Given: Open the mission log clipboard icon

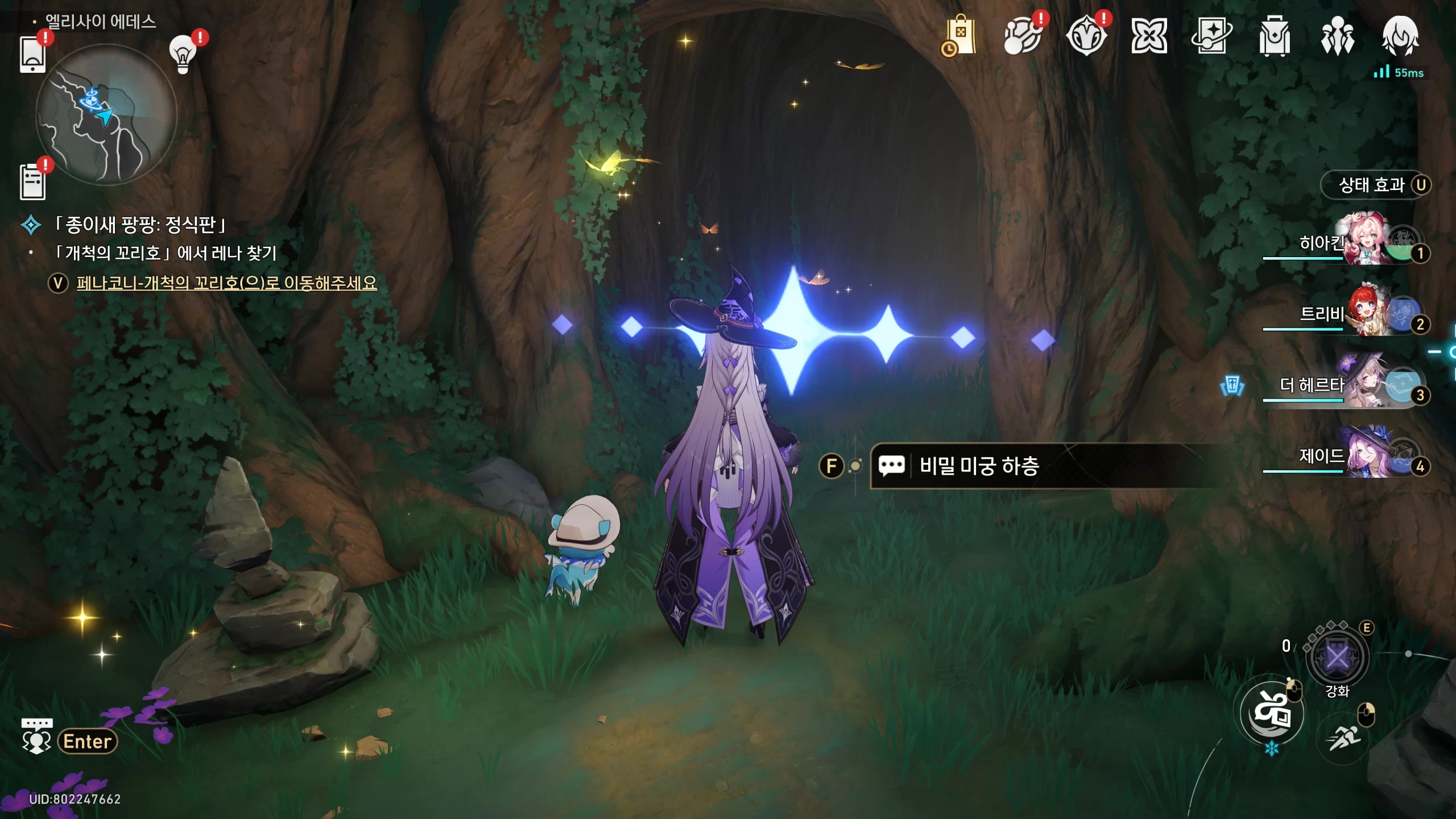Looking at the screenshot, I should coord(32,182).
